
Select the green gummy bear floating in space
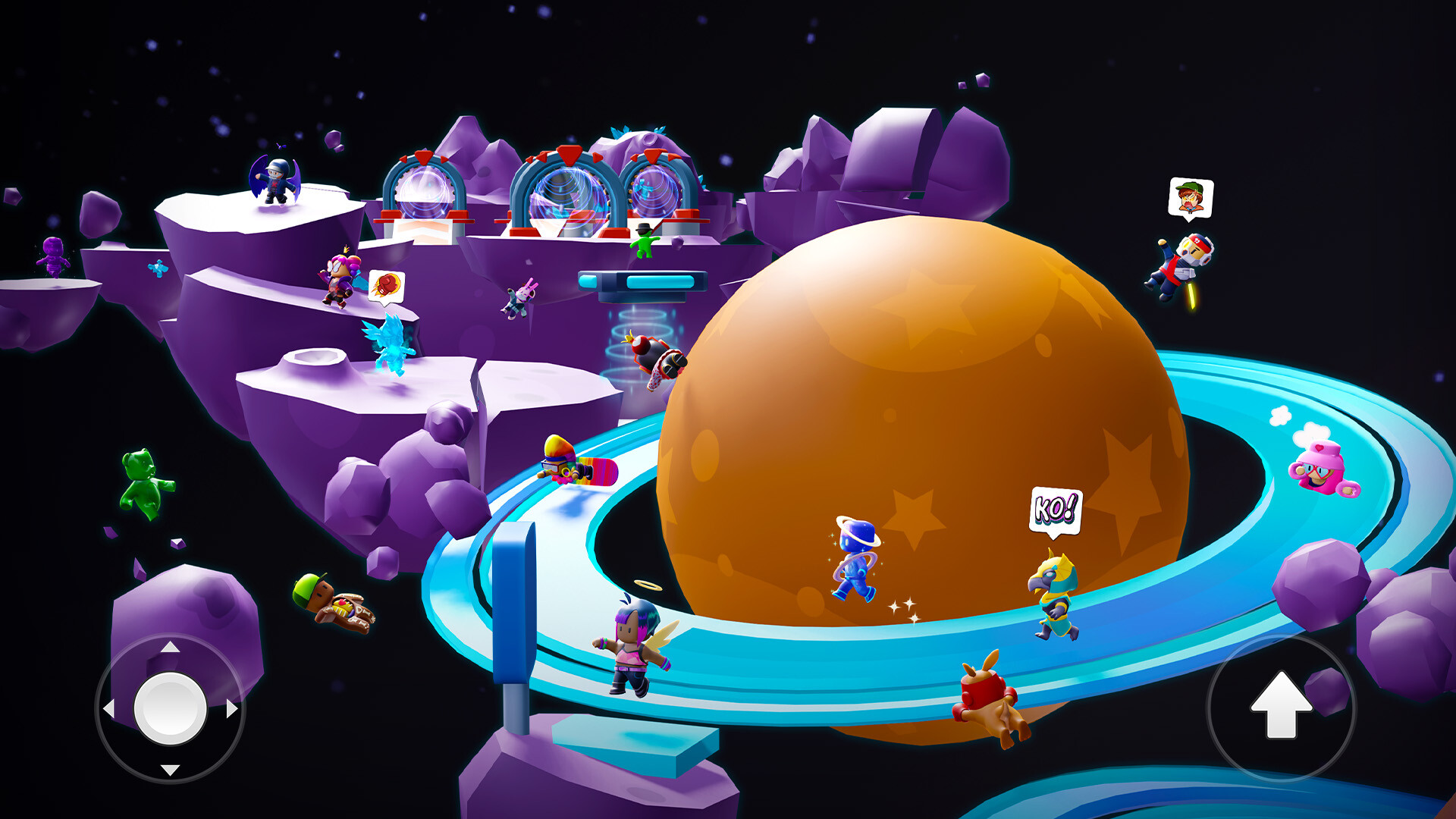143,479
